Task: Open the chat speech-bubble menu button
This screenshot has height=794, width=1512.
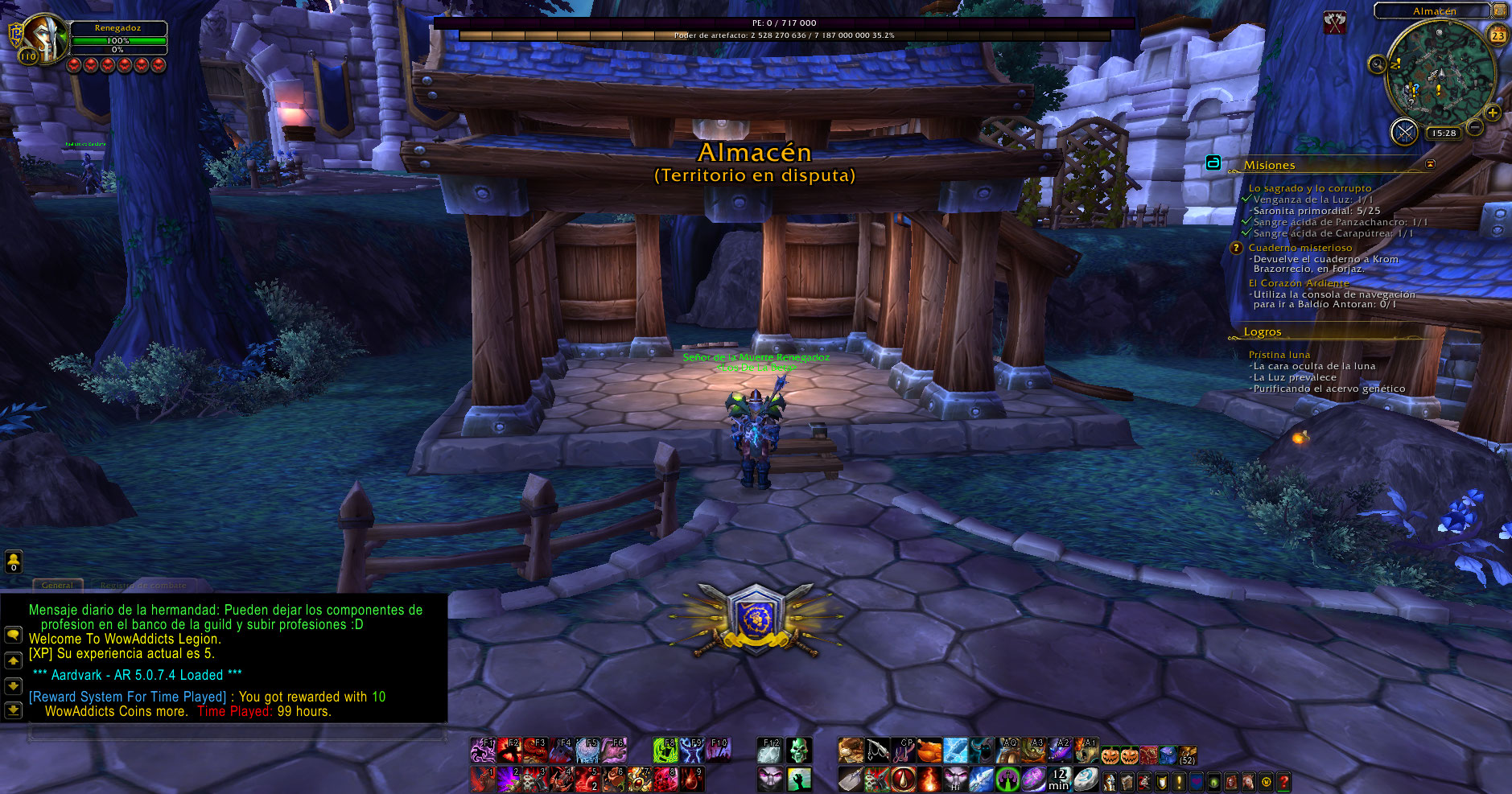Action: tap(13, 635)
